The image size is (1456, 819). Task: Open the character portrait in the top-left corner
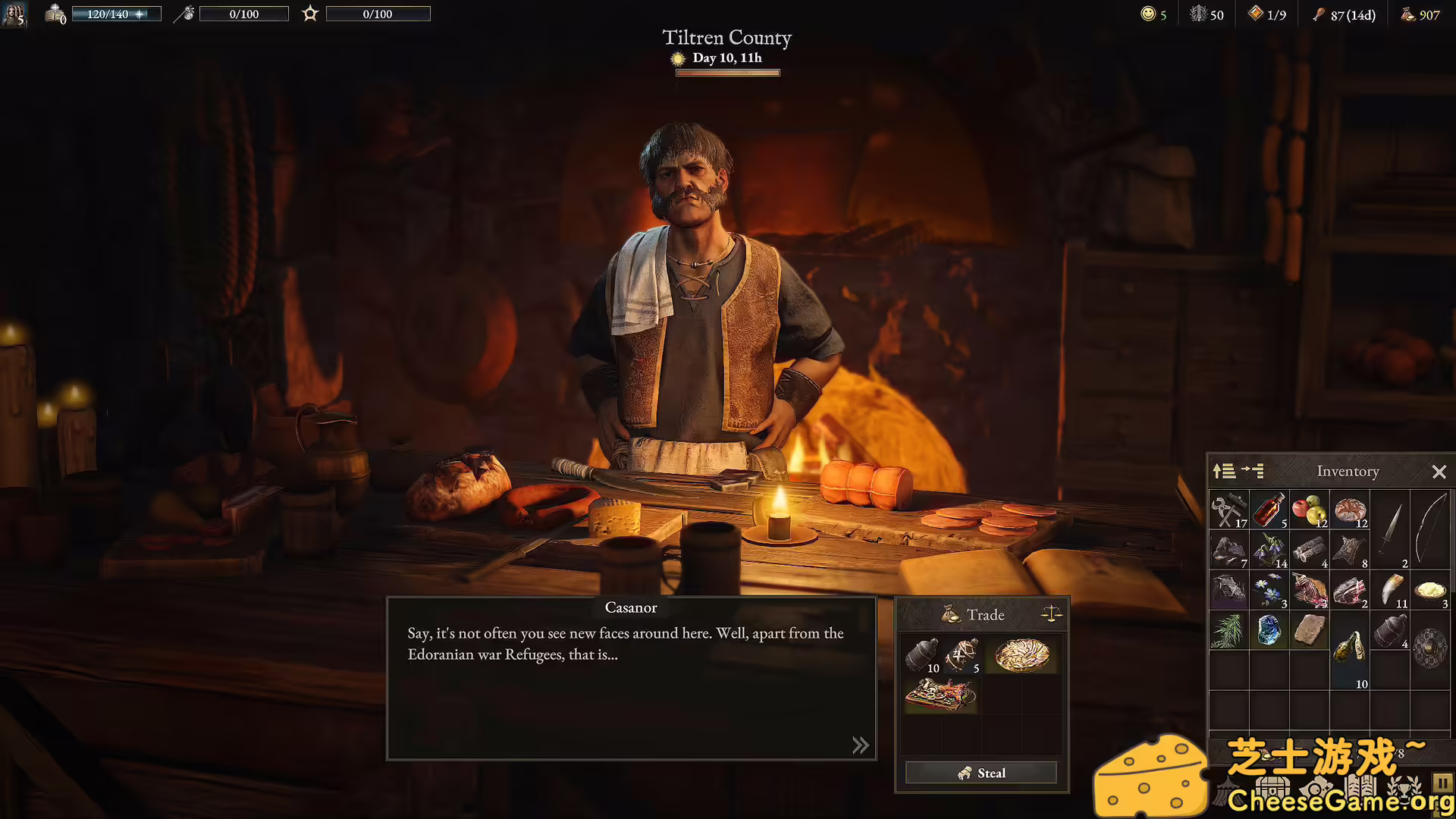14,14
